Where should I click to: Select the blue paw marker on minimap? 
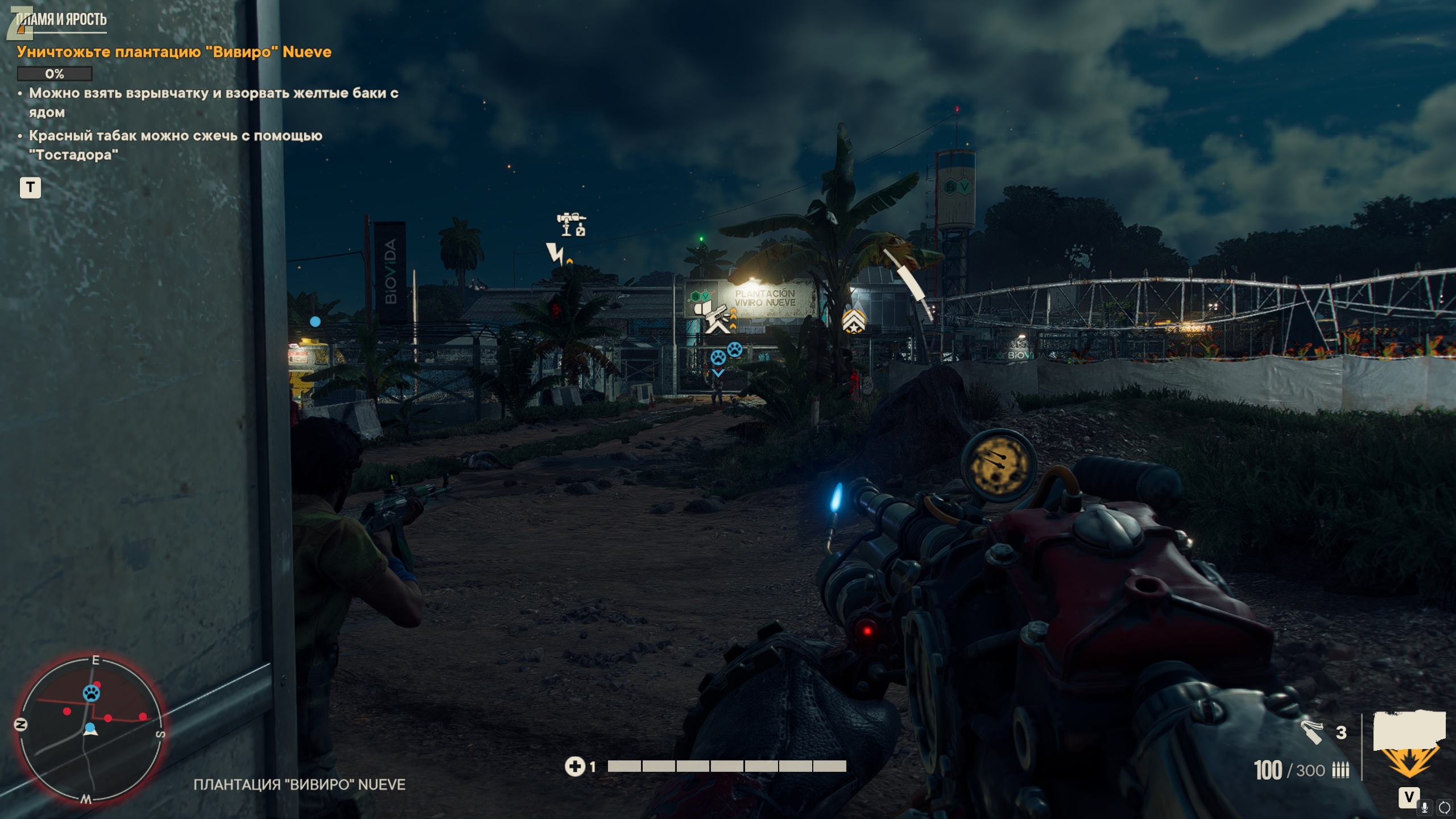(x=91, y=693)
